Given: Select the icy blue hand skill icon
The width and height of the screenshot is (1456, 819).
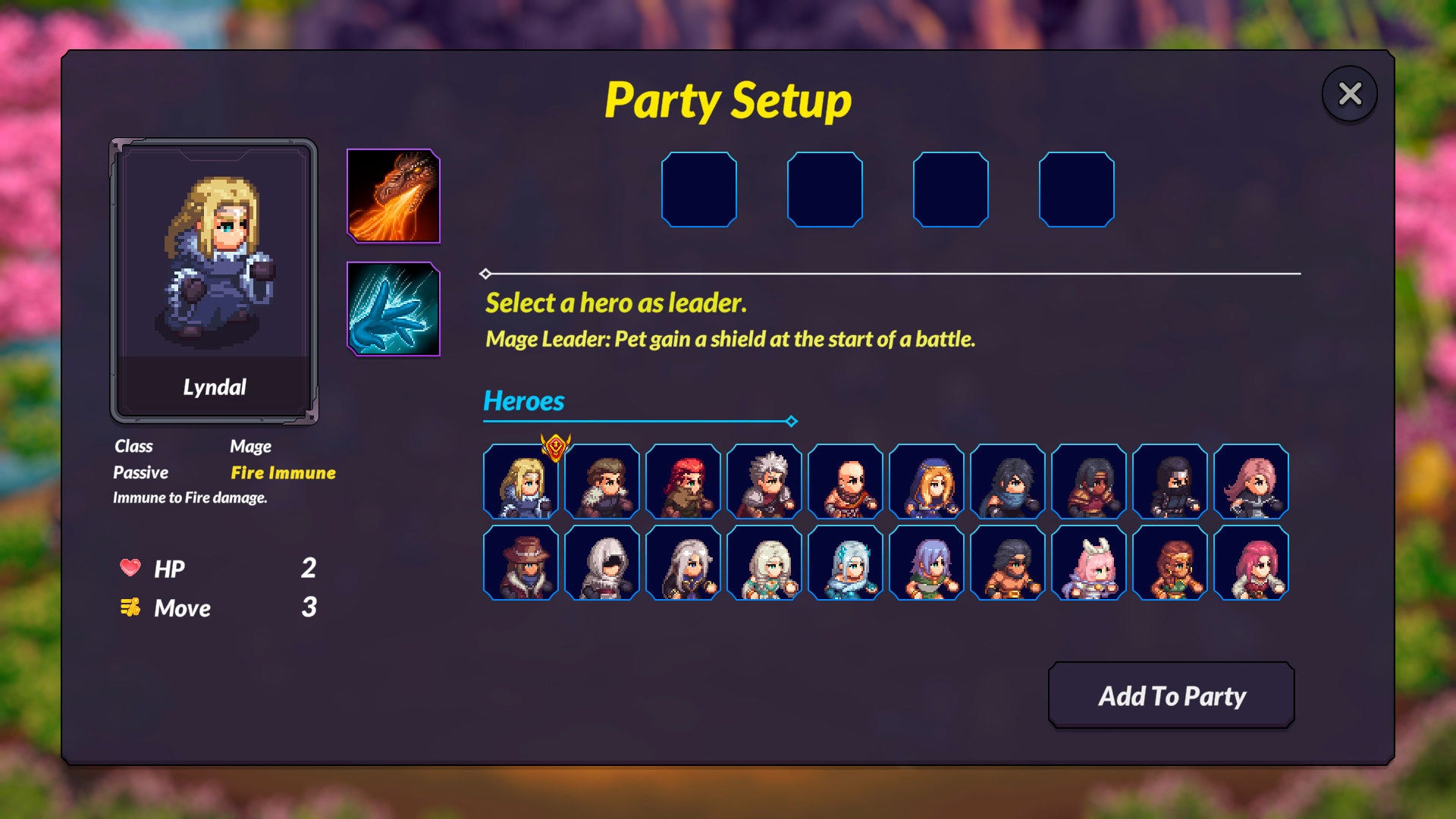Looking at the screenshot, I should pyautogui.click(x=393, y=309).
